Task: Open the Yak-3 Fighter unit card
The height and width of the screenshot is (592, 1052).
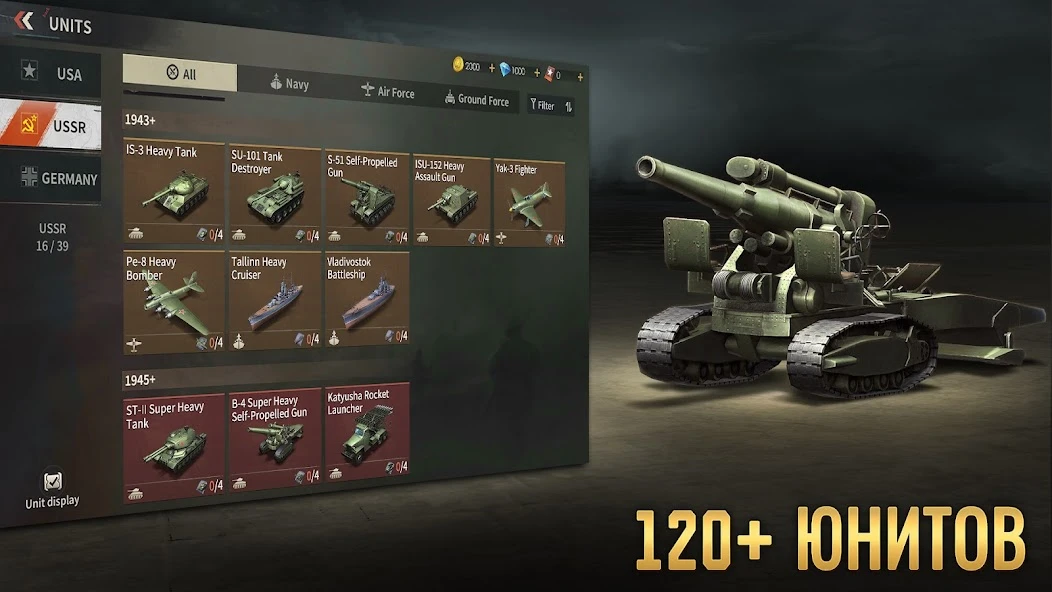Action: click(x=529, y=204)
